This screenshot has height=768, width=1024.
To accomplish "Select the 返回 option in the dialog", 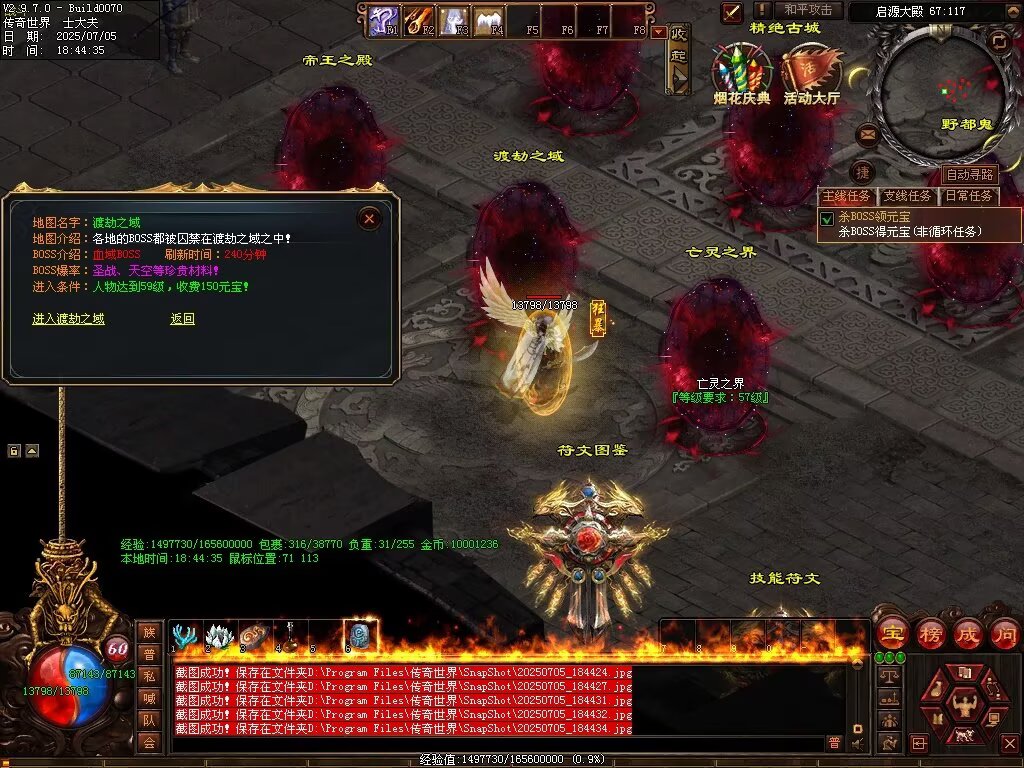I will pyautogui.click(x=182, y=319).
